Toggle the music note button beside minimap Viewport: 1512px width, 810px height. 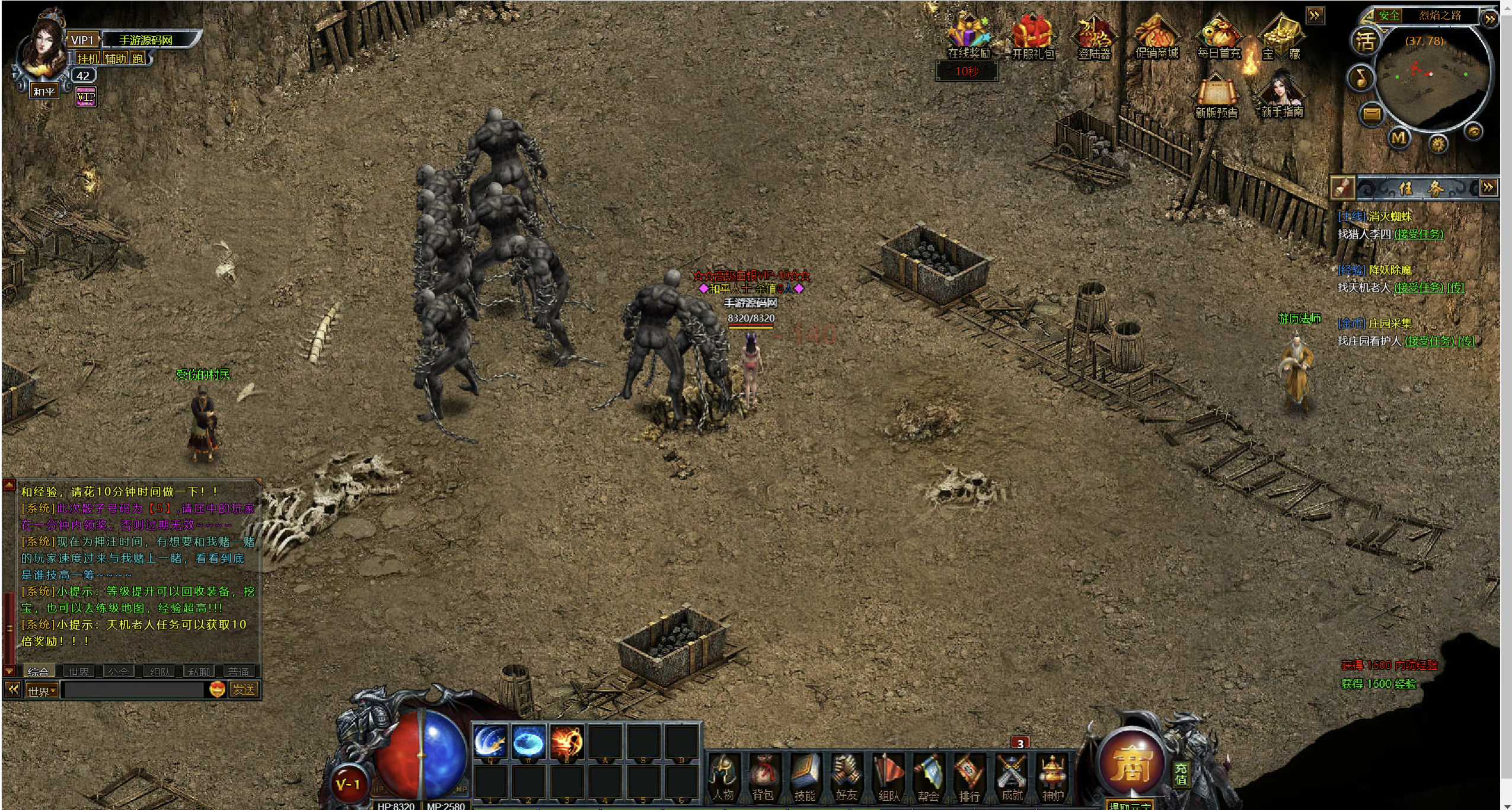pyautogui.click(x=1361, y=78)
